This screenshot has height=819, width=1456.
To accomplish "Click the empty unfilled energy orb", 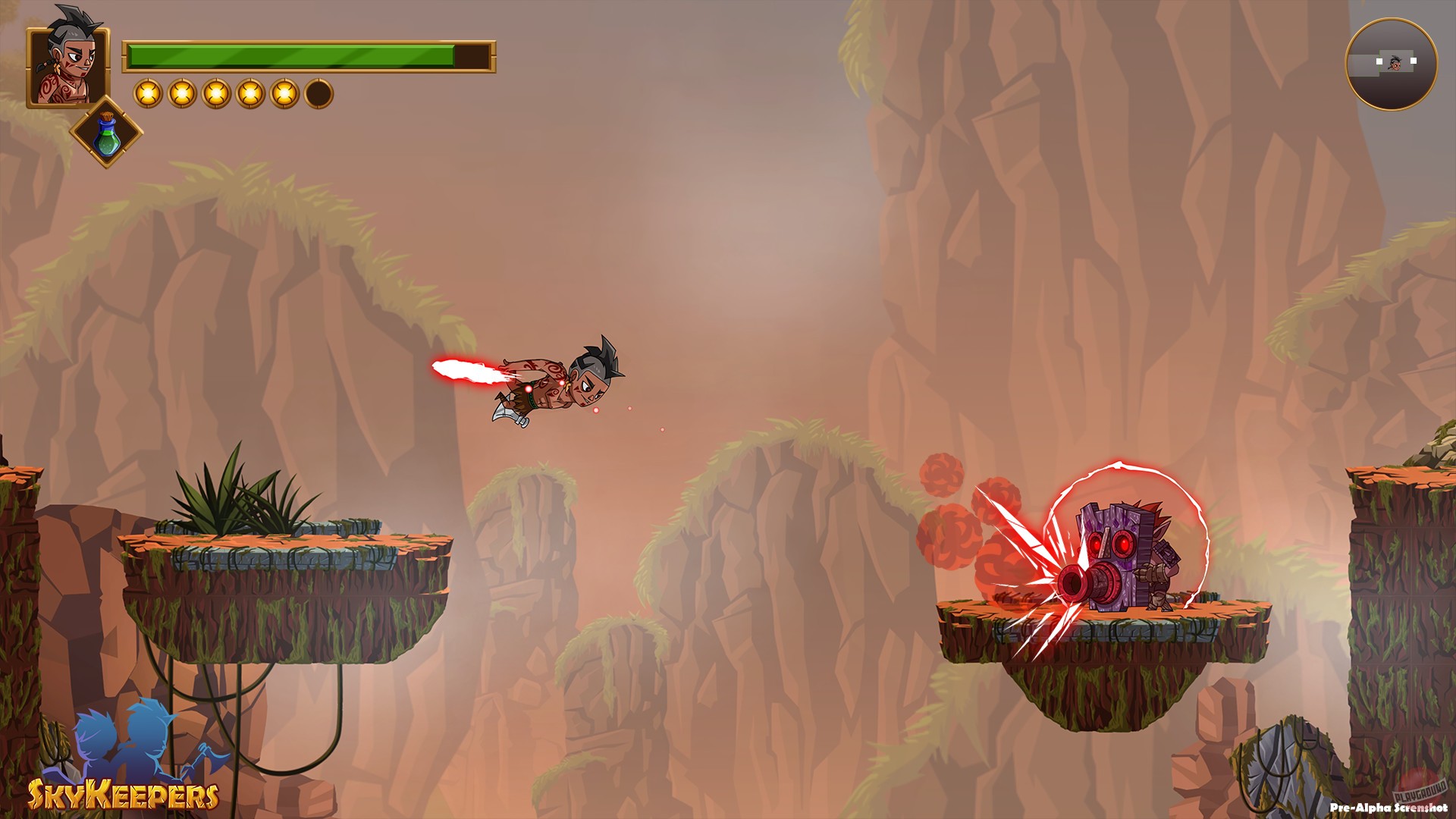I will [x=318, y=93].
